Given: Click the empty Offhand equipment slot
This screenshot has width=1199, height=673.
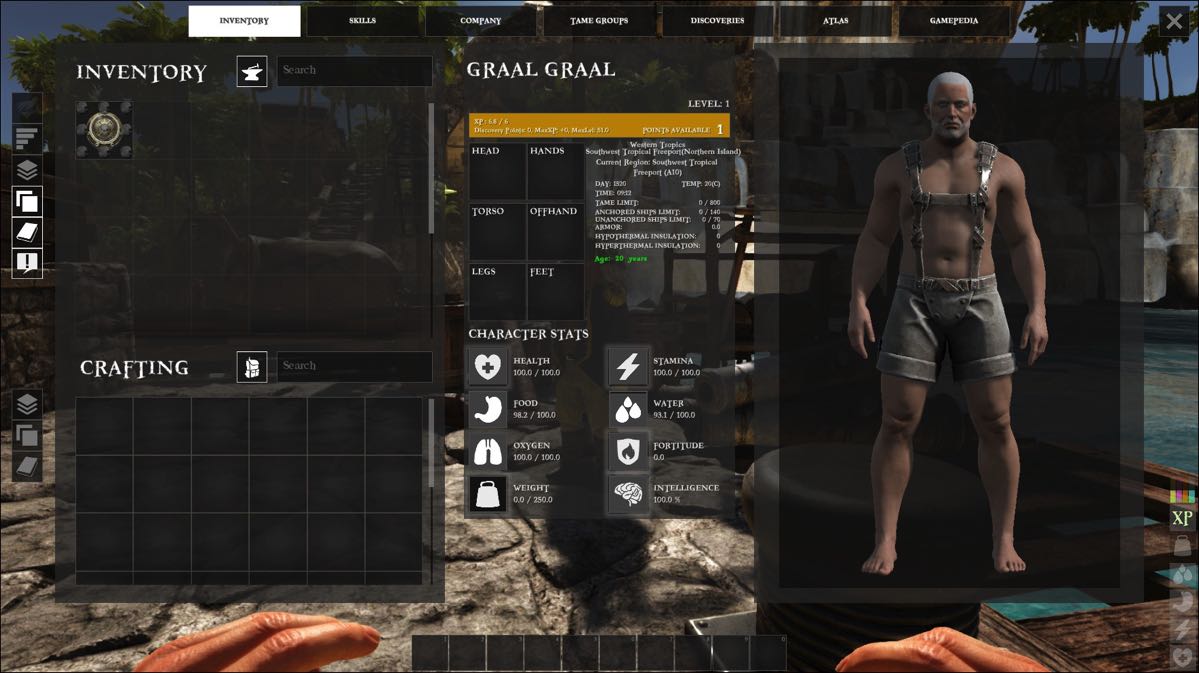Looking at the screenshot, I should coord(555,232).
